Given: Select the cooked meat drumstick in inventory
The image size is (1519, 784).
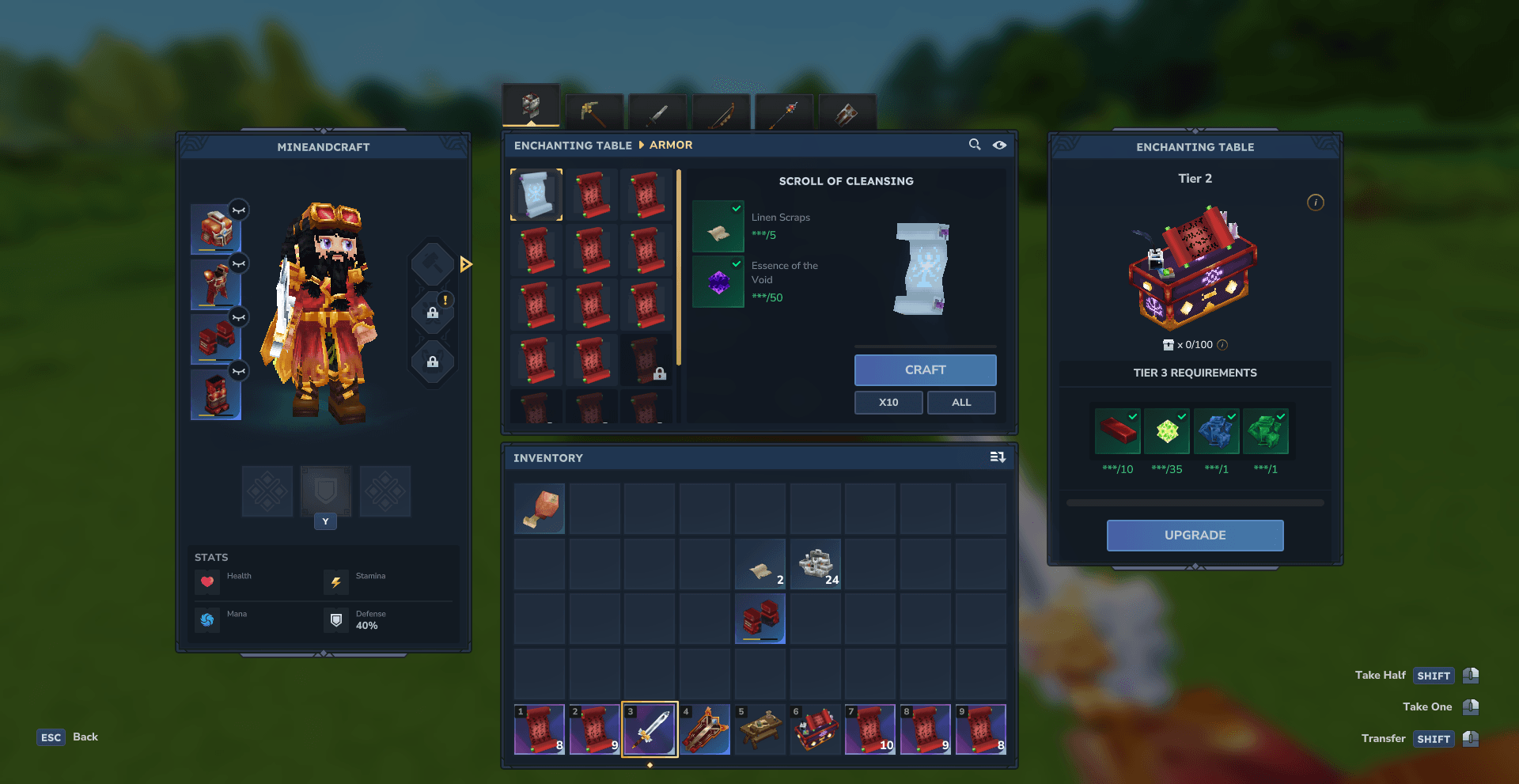Looking at the screenshot, I should pos(540,509).
